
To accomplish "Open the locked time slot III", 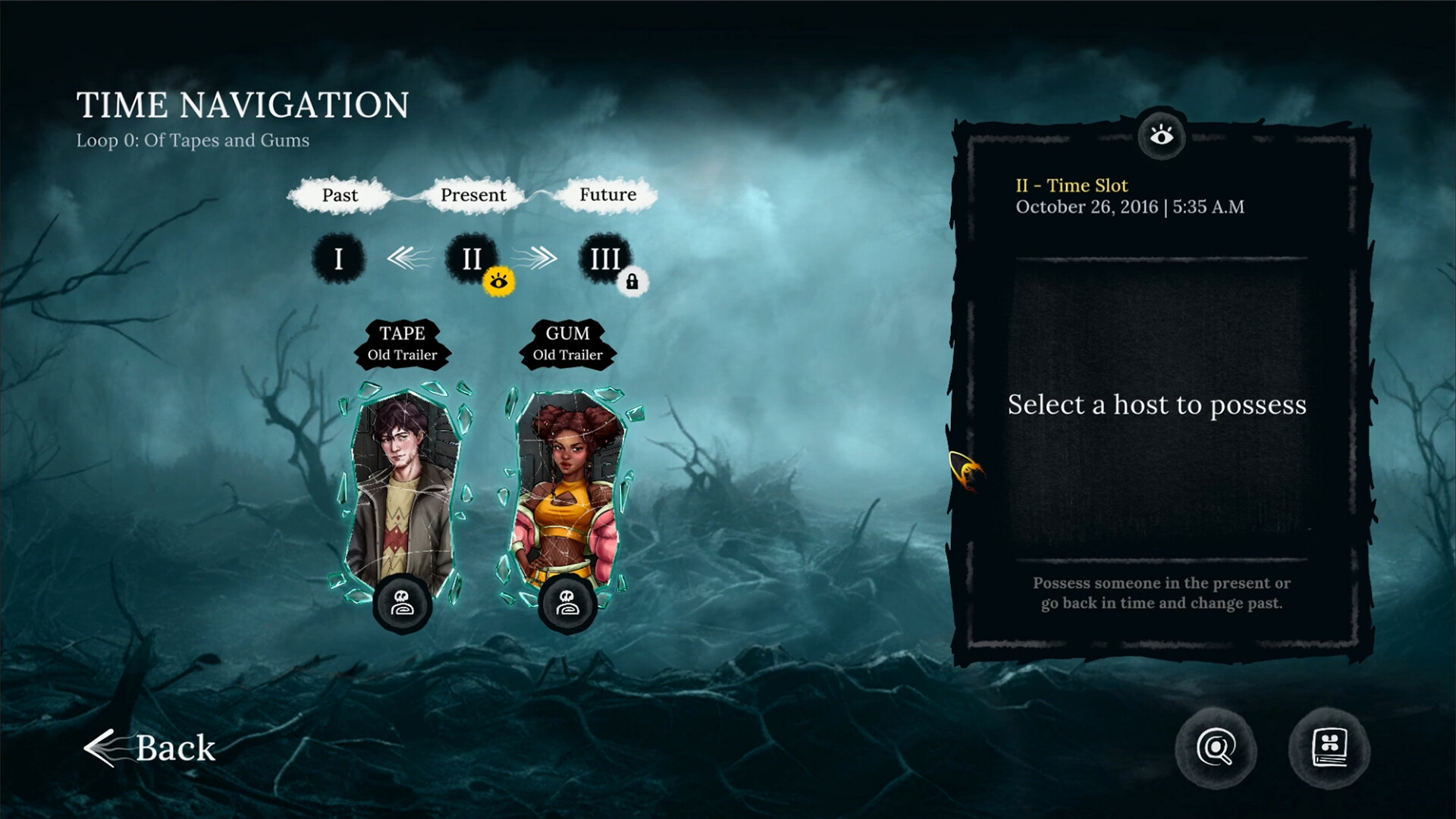I will coord(604,258).
